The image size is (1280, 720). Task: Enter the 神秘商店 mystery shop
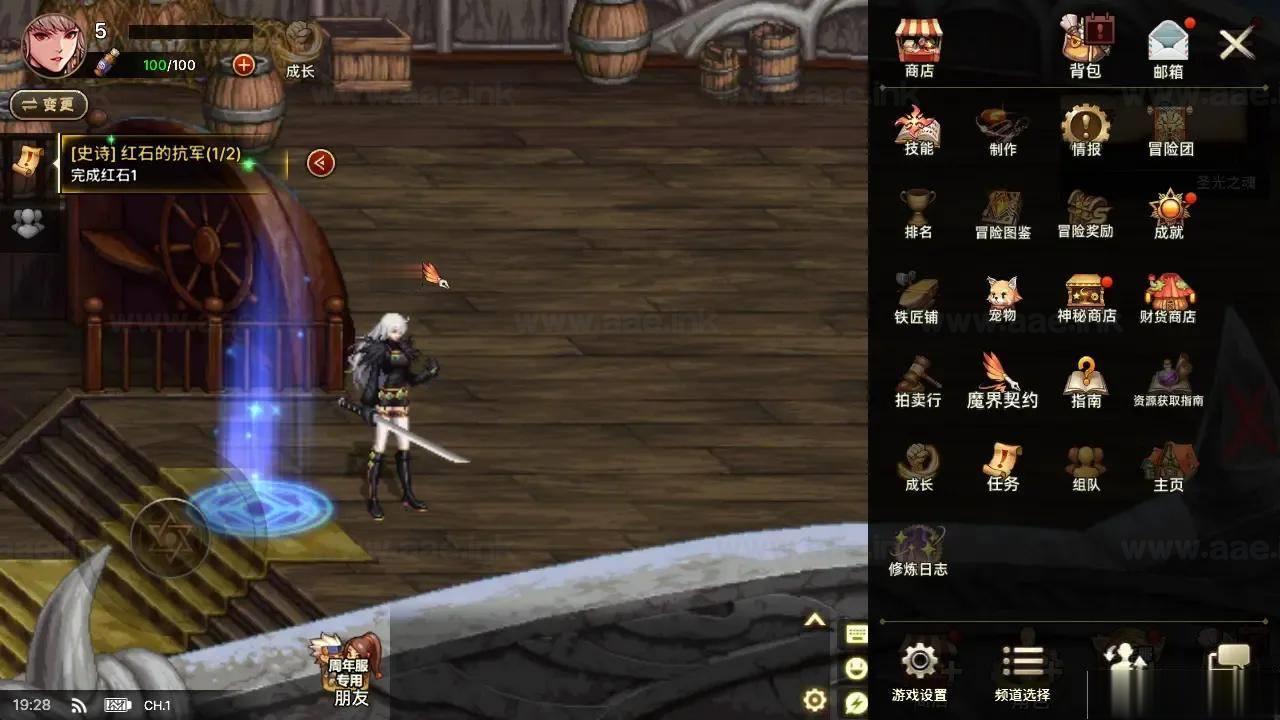(1086, 297)
